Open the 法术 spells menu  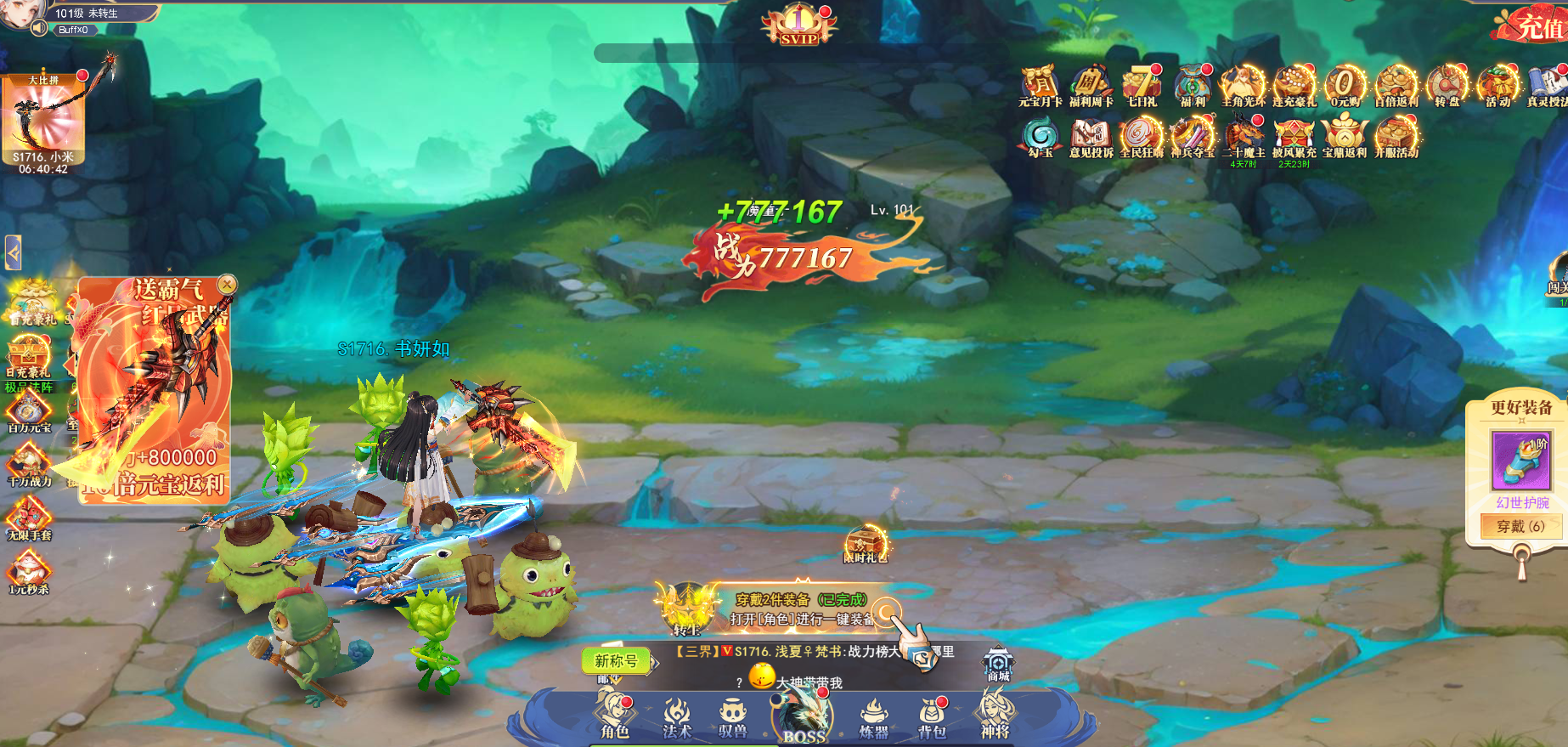pos(677,716)
